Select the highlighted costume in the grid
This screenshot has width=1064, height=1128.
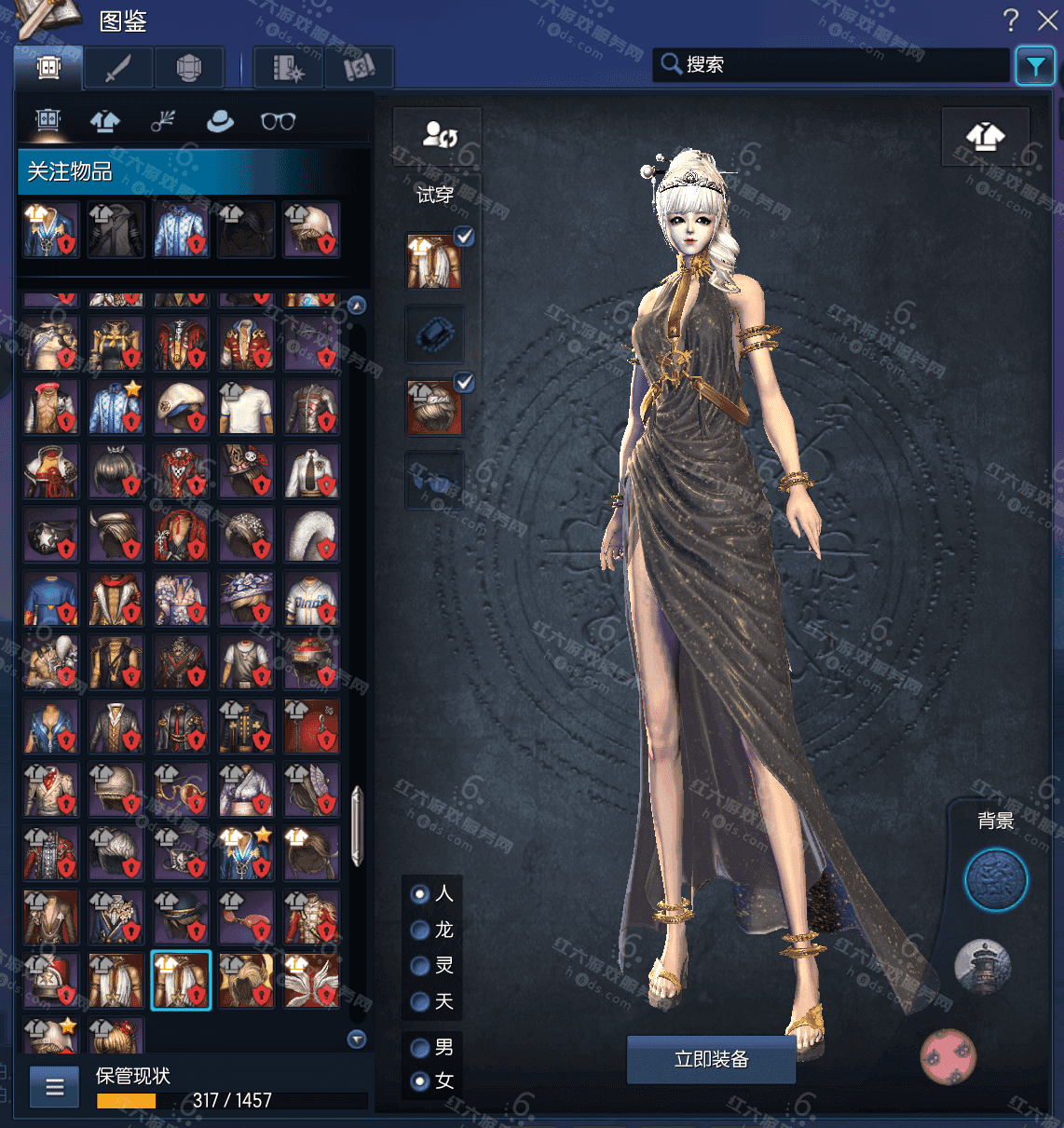point(181,980)
